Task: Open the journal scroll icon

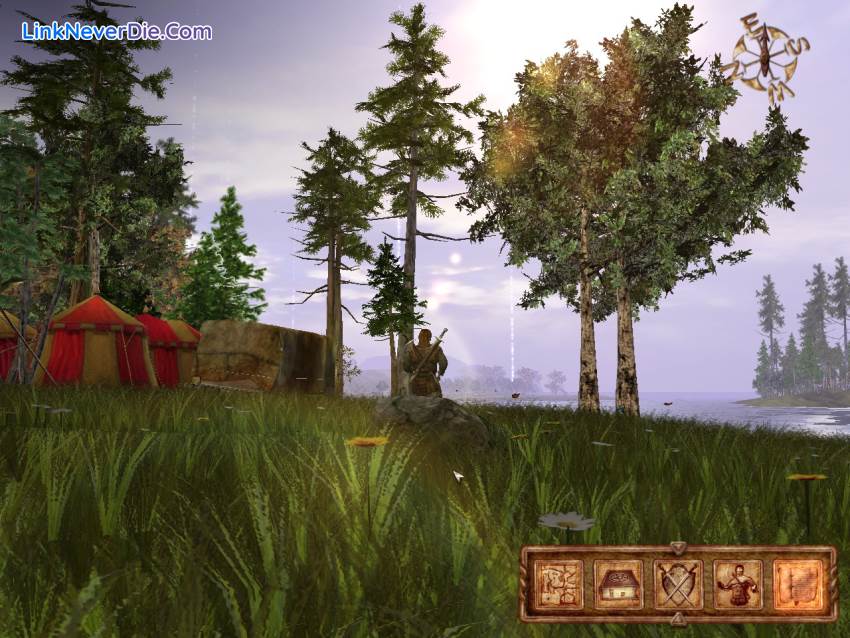Action: click(x=797, y=583)
